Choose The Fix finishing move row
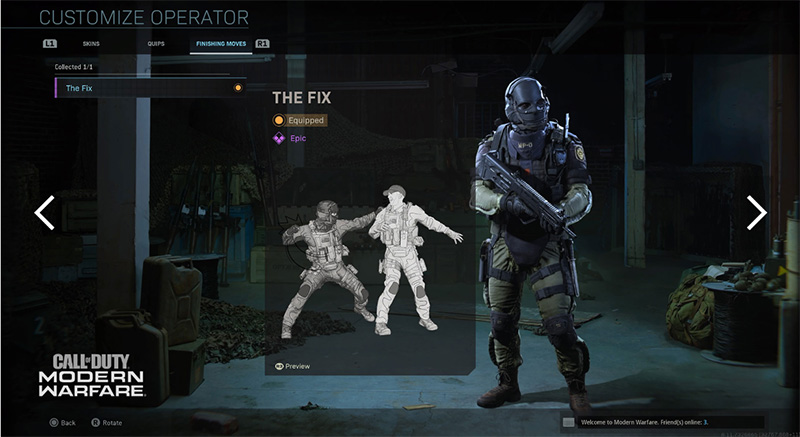Viewport: 800px width, 437px height. point(150,88)
